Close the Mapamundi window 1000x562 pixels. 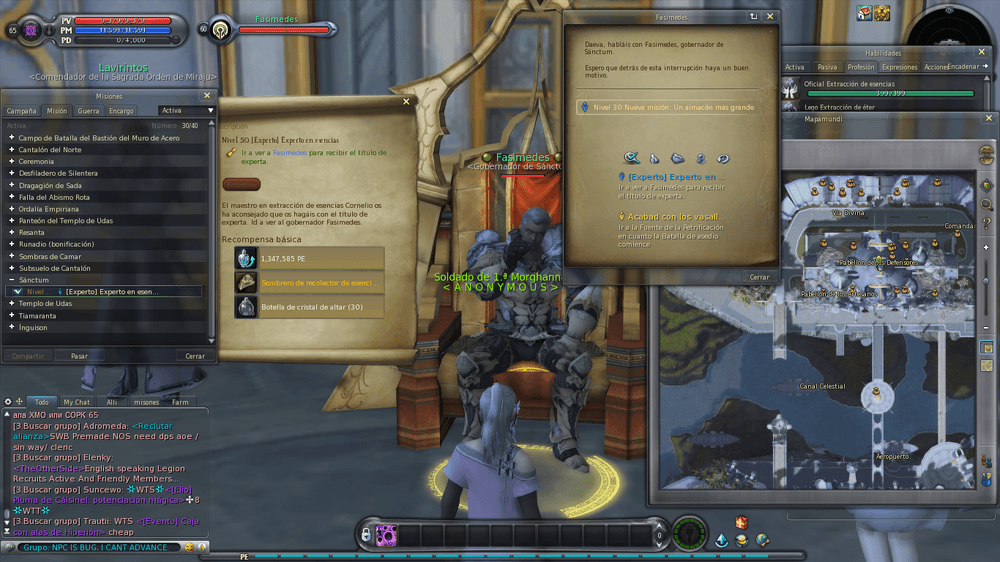pos(989,119)
